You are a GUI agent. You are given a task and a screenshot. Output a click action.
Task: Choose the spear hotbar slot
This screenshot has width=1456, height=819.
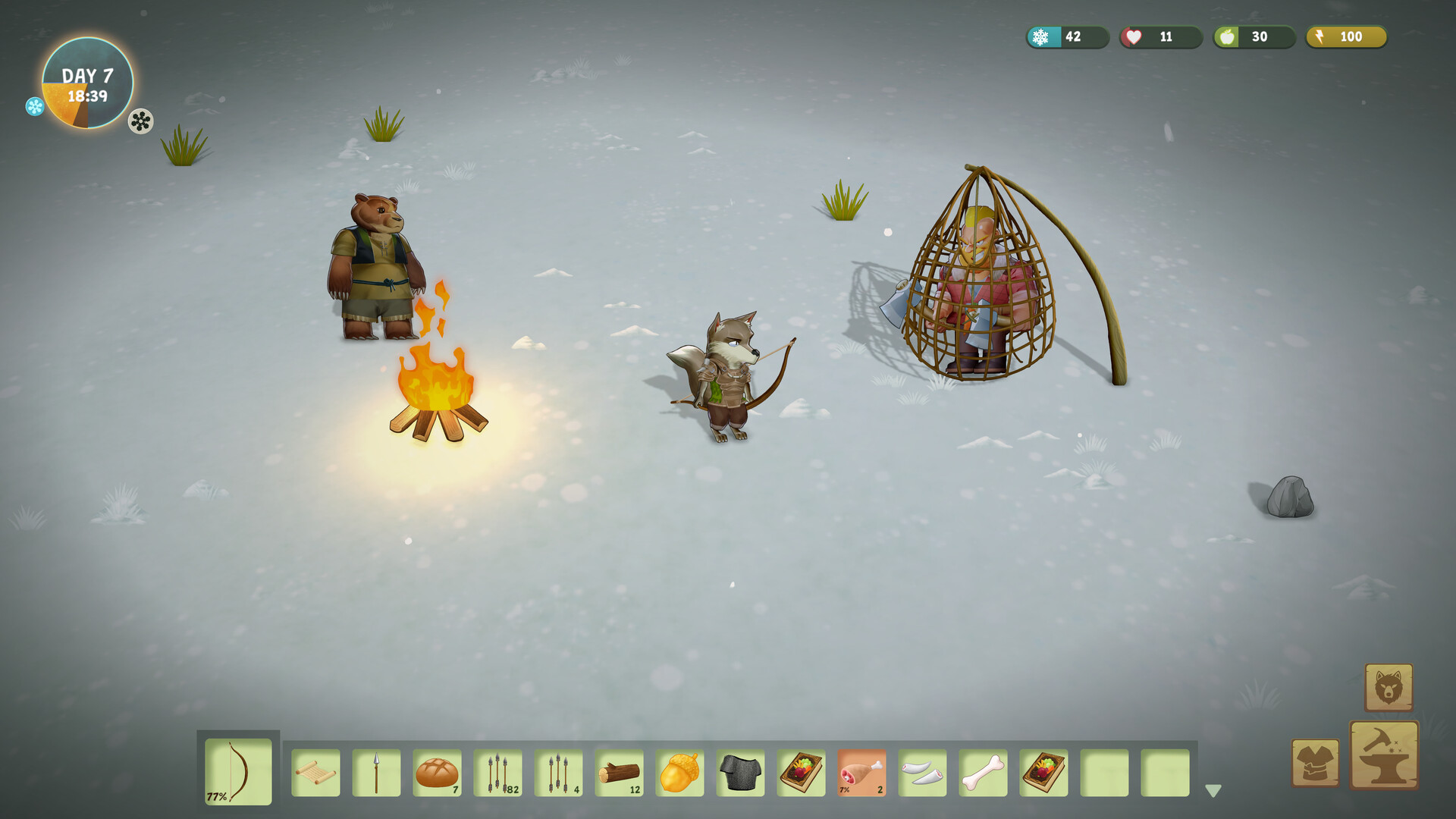tap(376, 773)
